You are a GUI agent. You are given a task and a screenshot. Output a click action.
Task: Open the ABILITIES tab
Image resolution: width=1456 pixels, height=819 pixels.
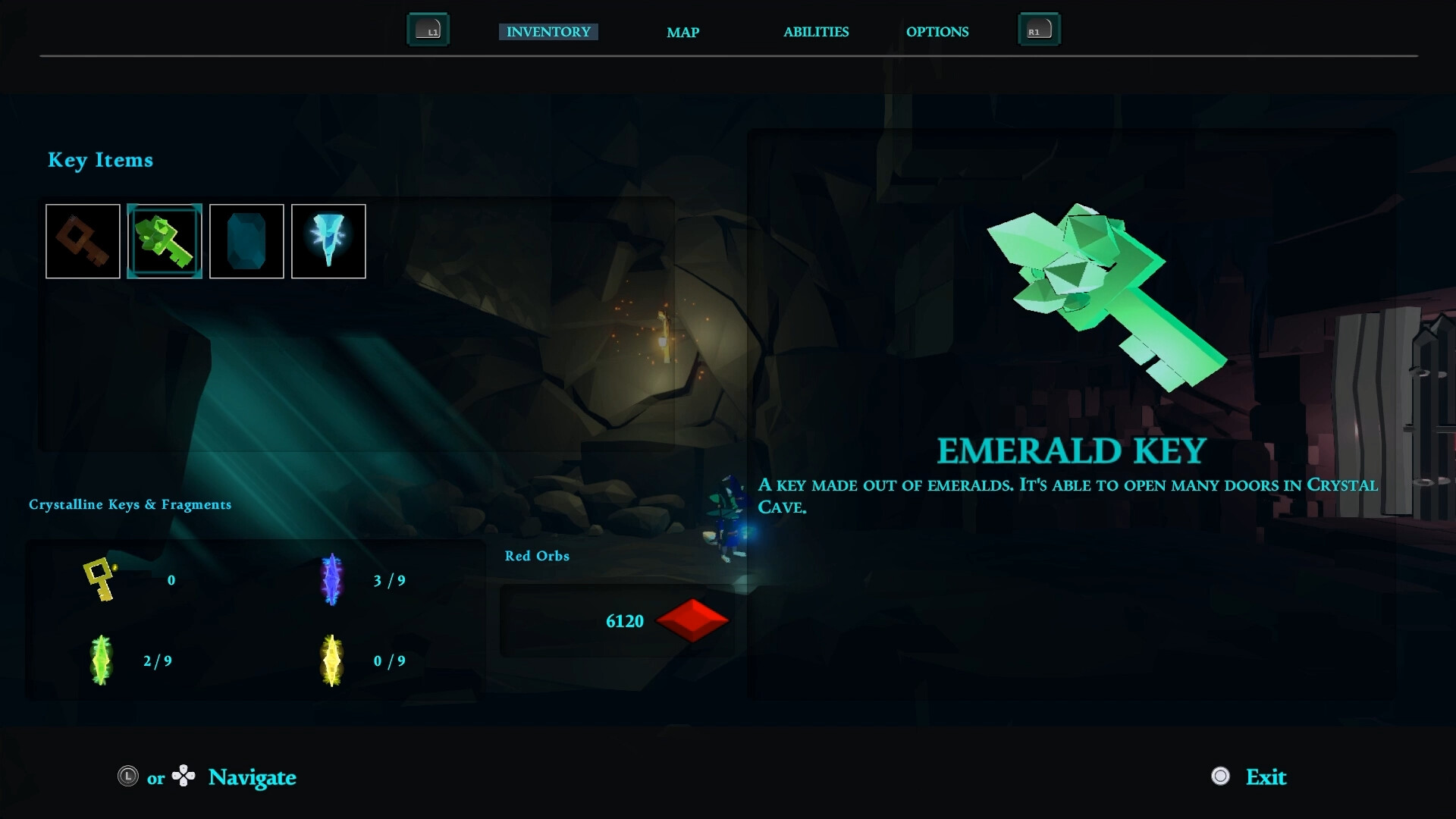tap(816, 33)
